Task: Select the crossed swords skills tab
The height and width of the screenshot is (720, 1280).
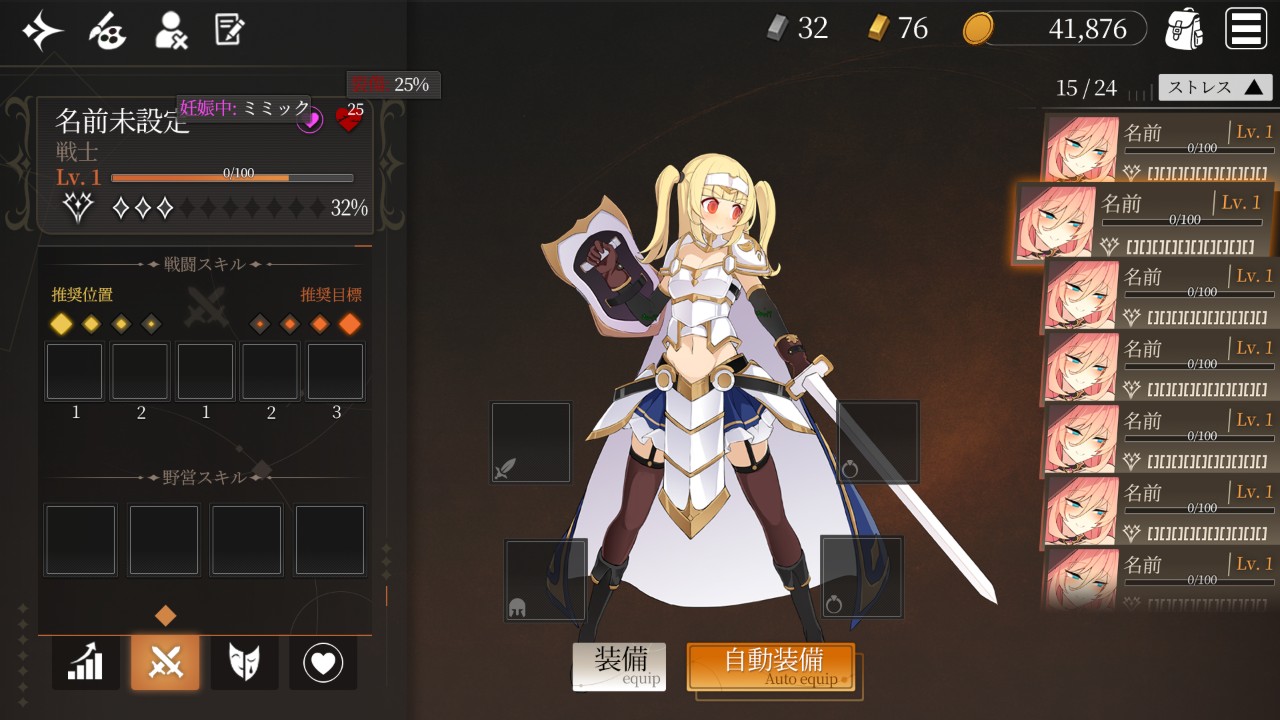Action: pyautogui.click(x=165, y=662)
